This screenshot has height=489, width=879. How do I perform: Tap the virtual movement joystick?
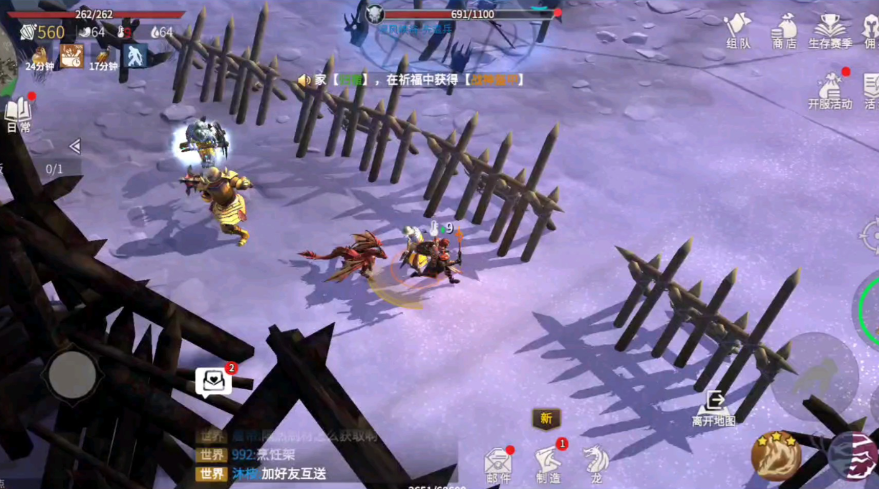[x=72, y=375]
